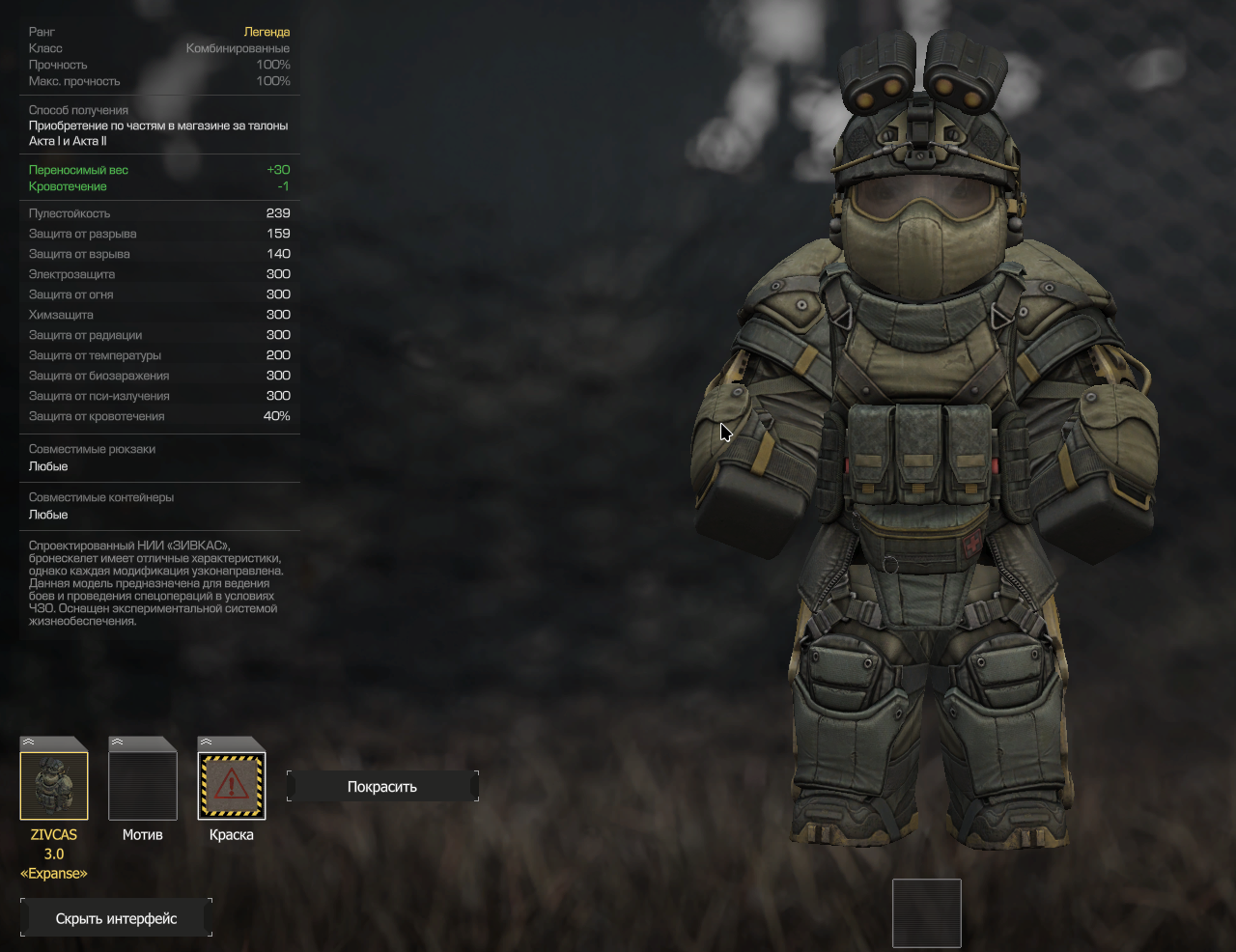Hide the interface with Скрыть интерфейс
The height and width of the screenshot is (952, 1236).
pos(116,918)
